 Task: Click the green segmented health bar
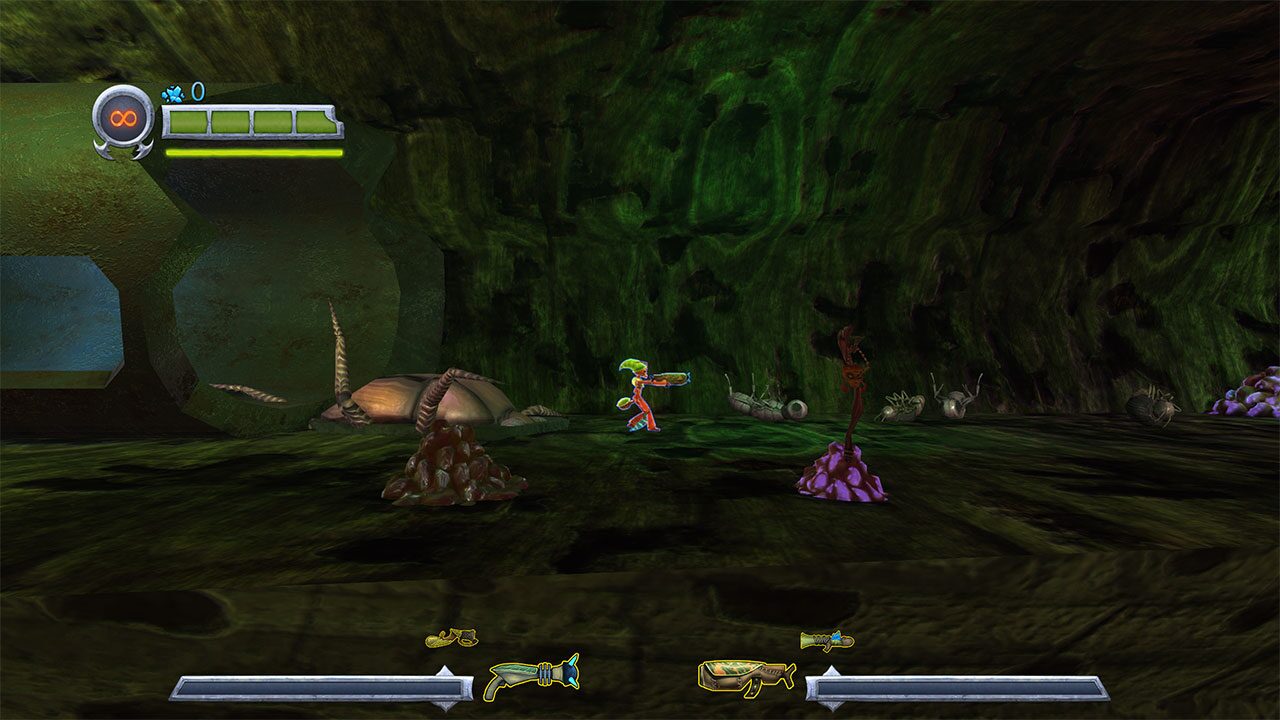(250, 123)
